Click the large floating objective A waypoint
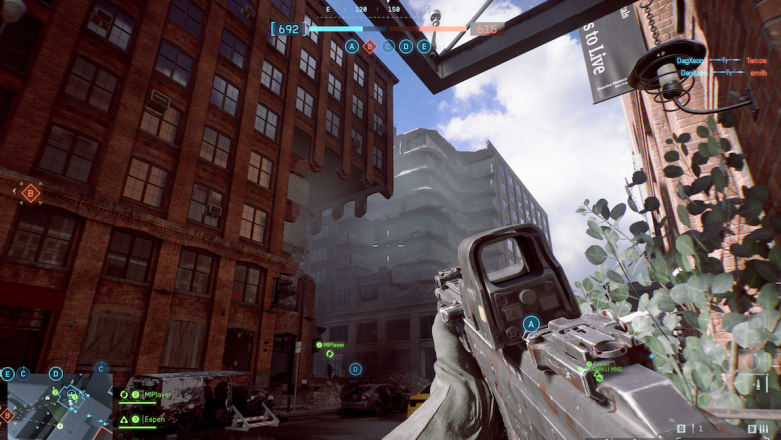The image size is (781, 440). [532, 323]
